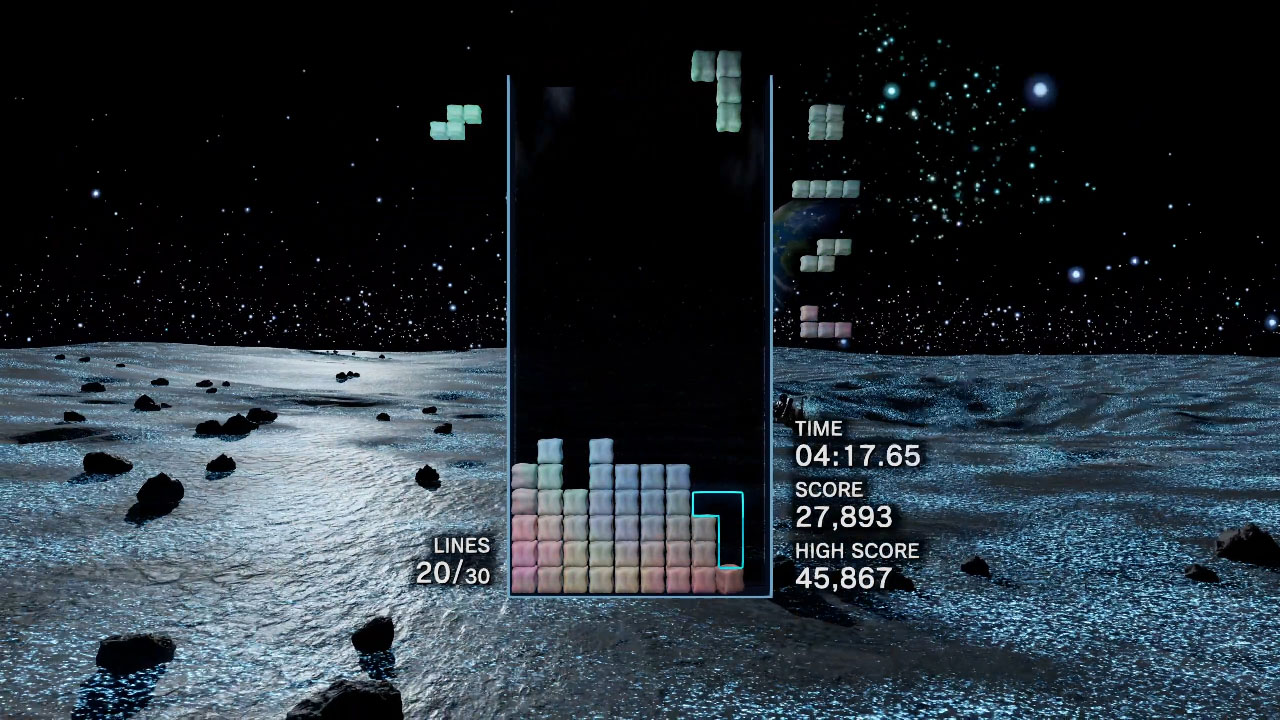Click the square O-piece in the next queue
This screenshot has width=1280, height=720.
(826, 121)
